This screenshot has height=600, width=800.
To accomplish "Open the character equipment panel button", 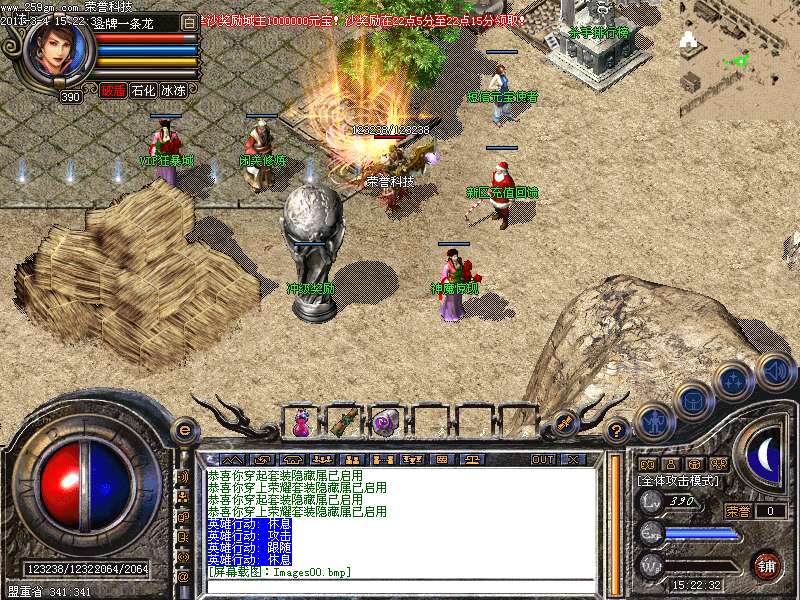I will [655, 424].
